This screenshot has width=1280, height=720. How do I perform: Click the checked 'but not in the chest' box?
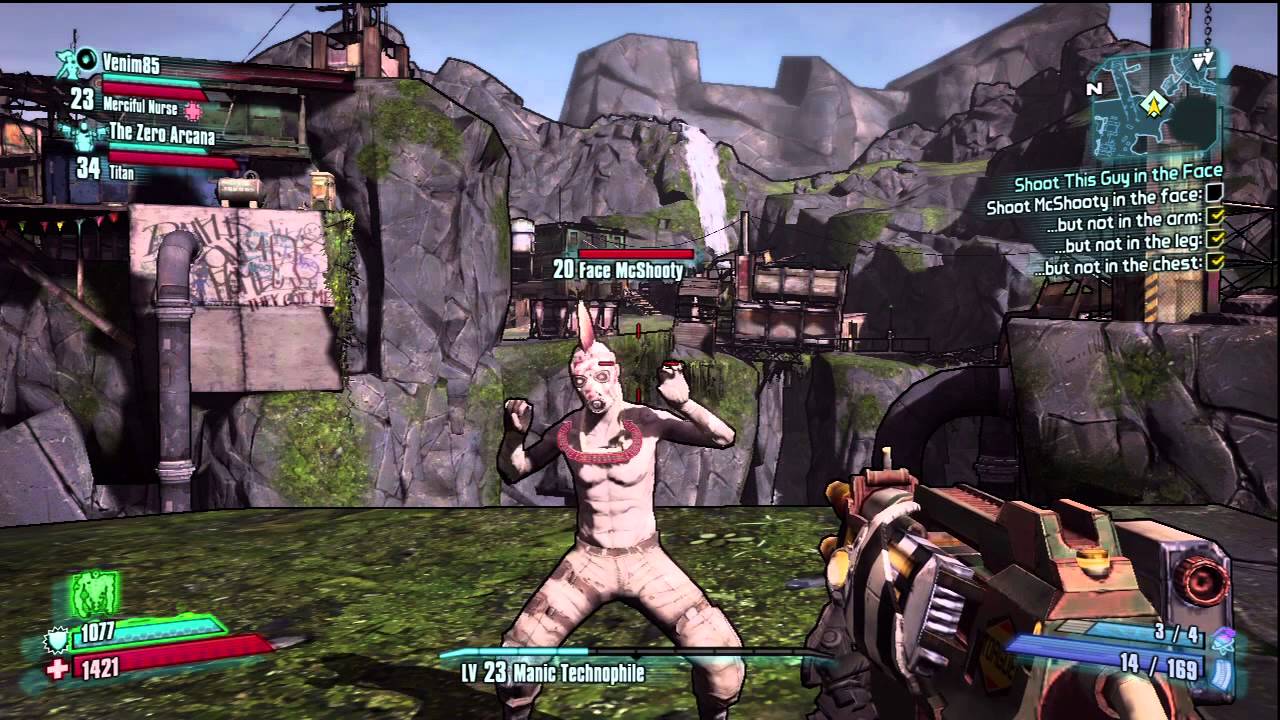(x=1216, y=263)
